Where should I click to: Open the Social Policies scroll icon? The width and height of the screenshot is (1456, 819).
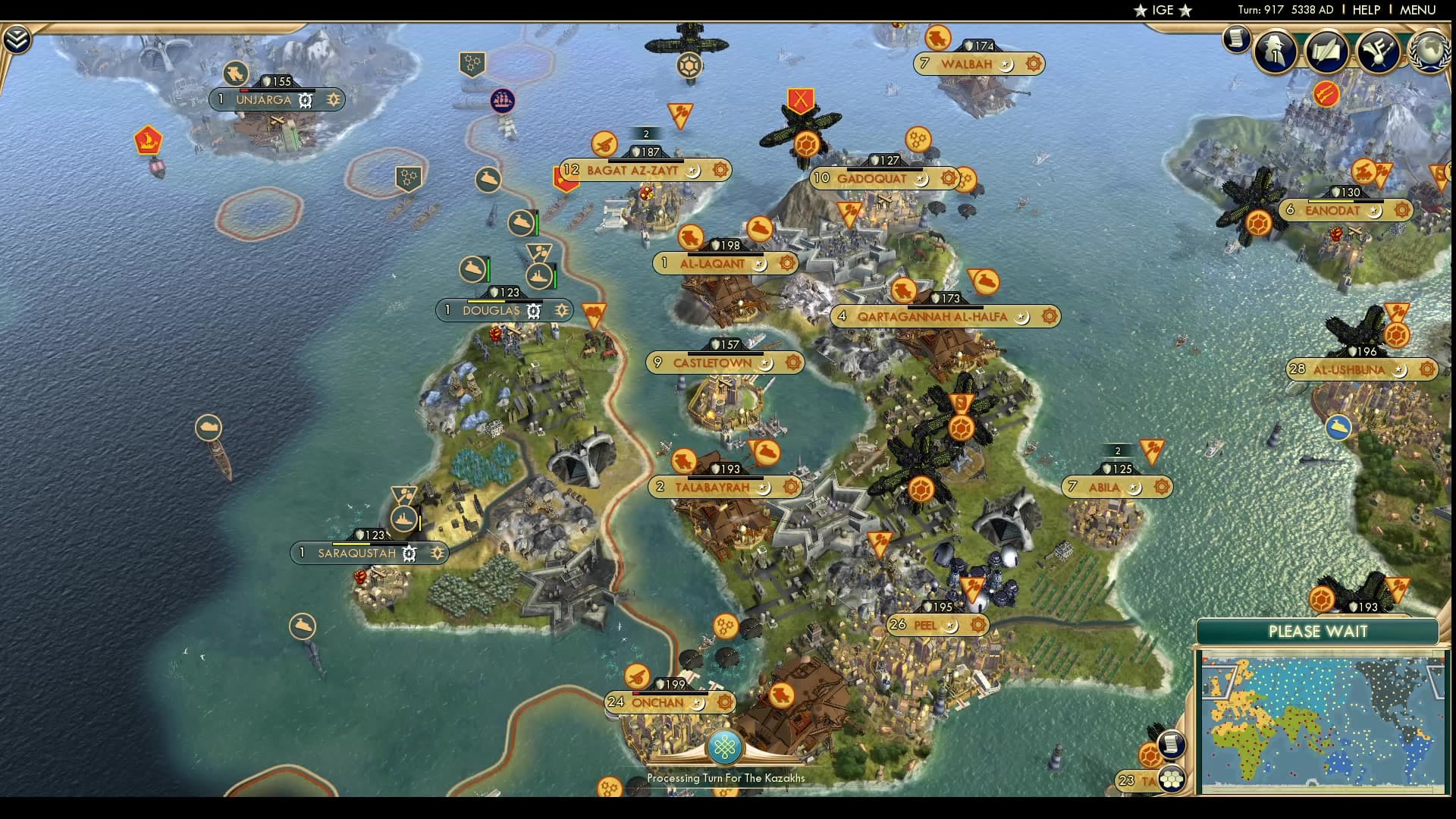1326,53
